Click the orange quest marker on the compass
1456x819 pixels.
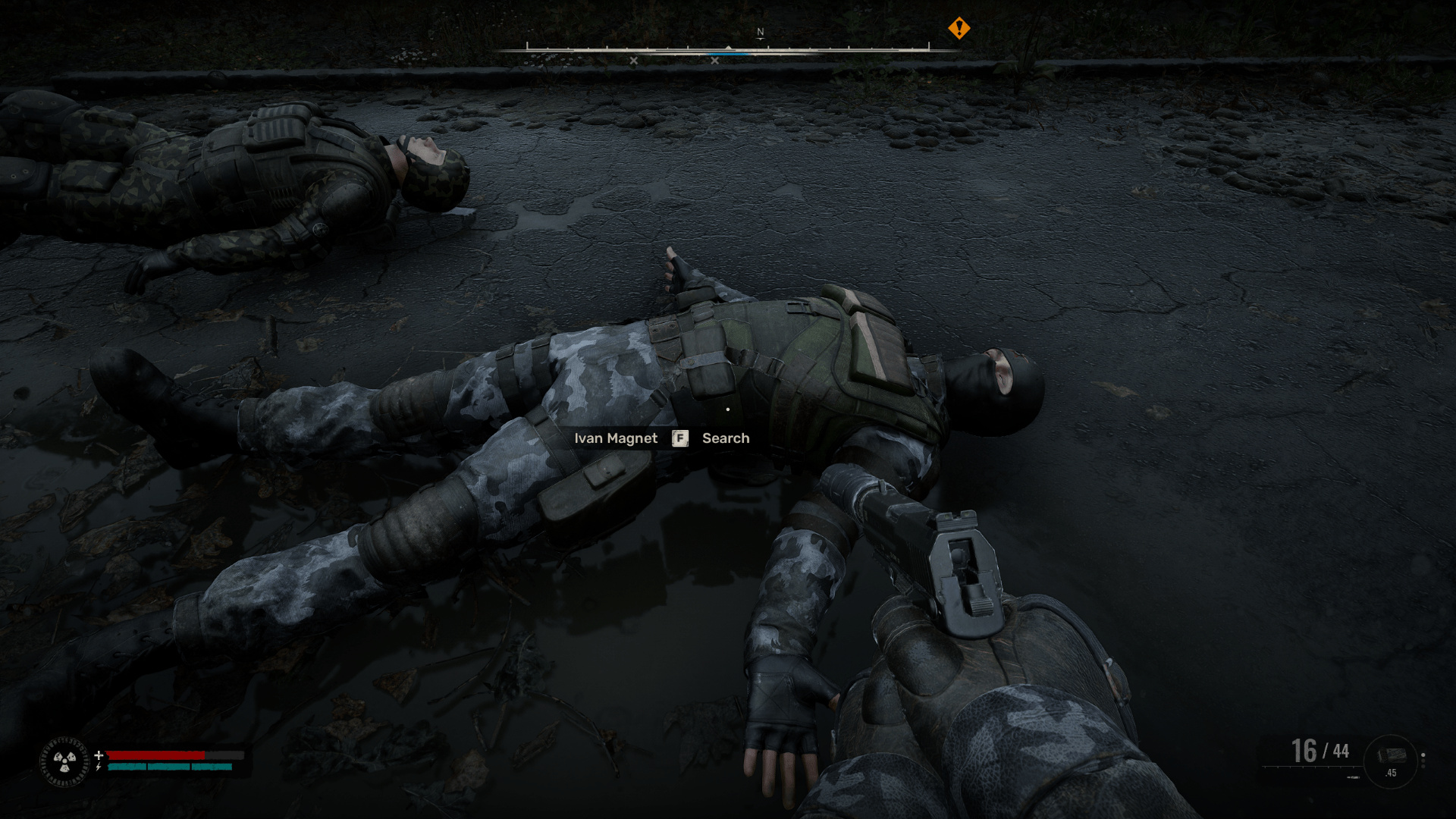click(959, 29)
